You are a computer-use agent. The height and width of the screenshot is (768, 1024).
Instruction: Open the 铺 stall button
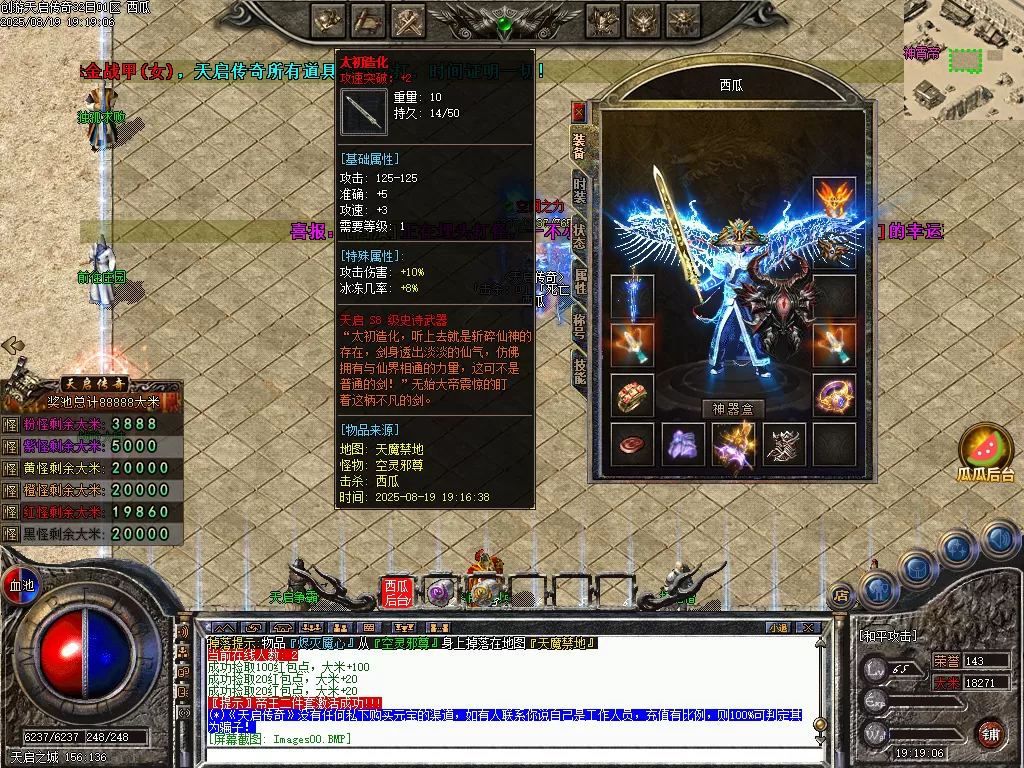click(989, 733)
